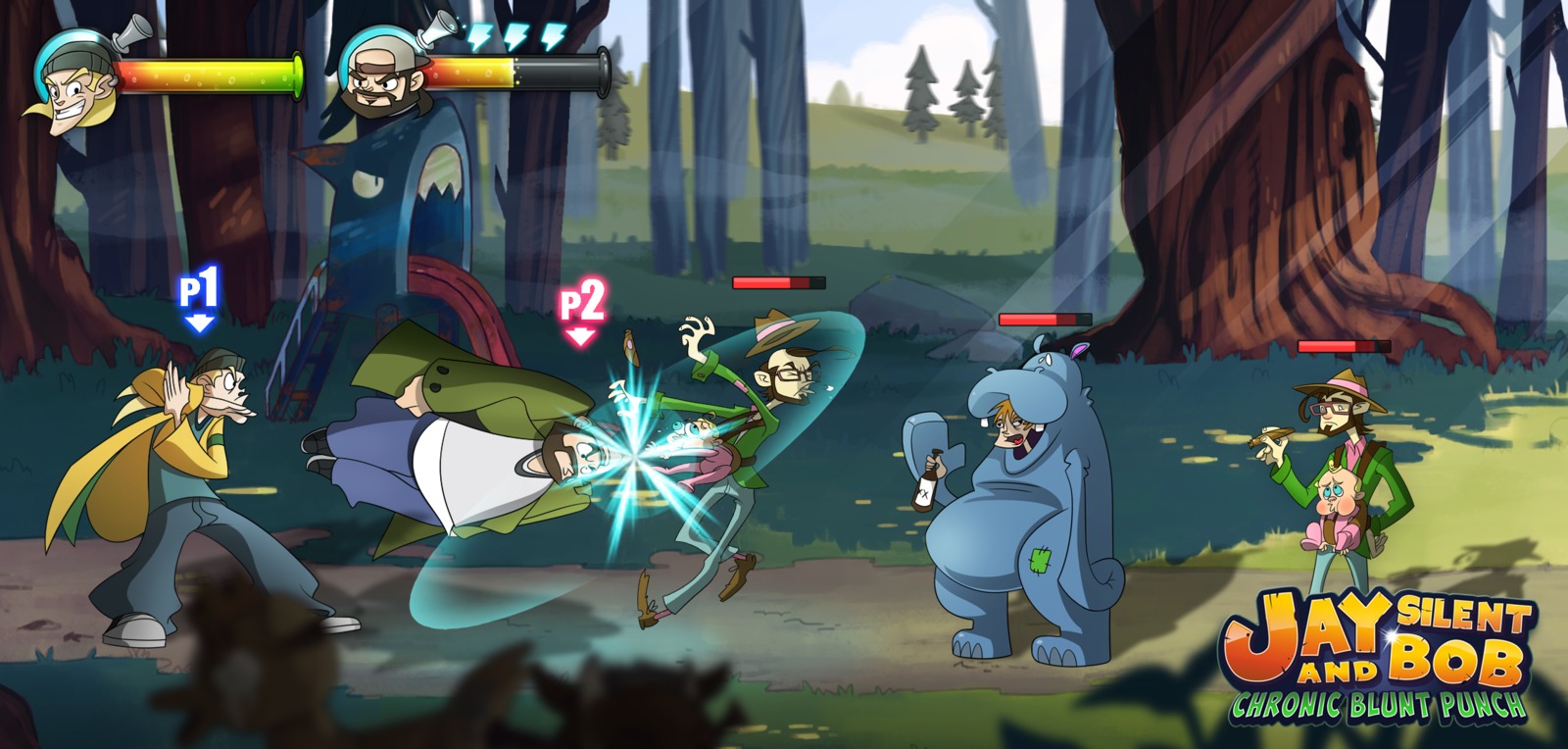Click the blue P1 player marker

click(200, 298)
